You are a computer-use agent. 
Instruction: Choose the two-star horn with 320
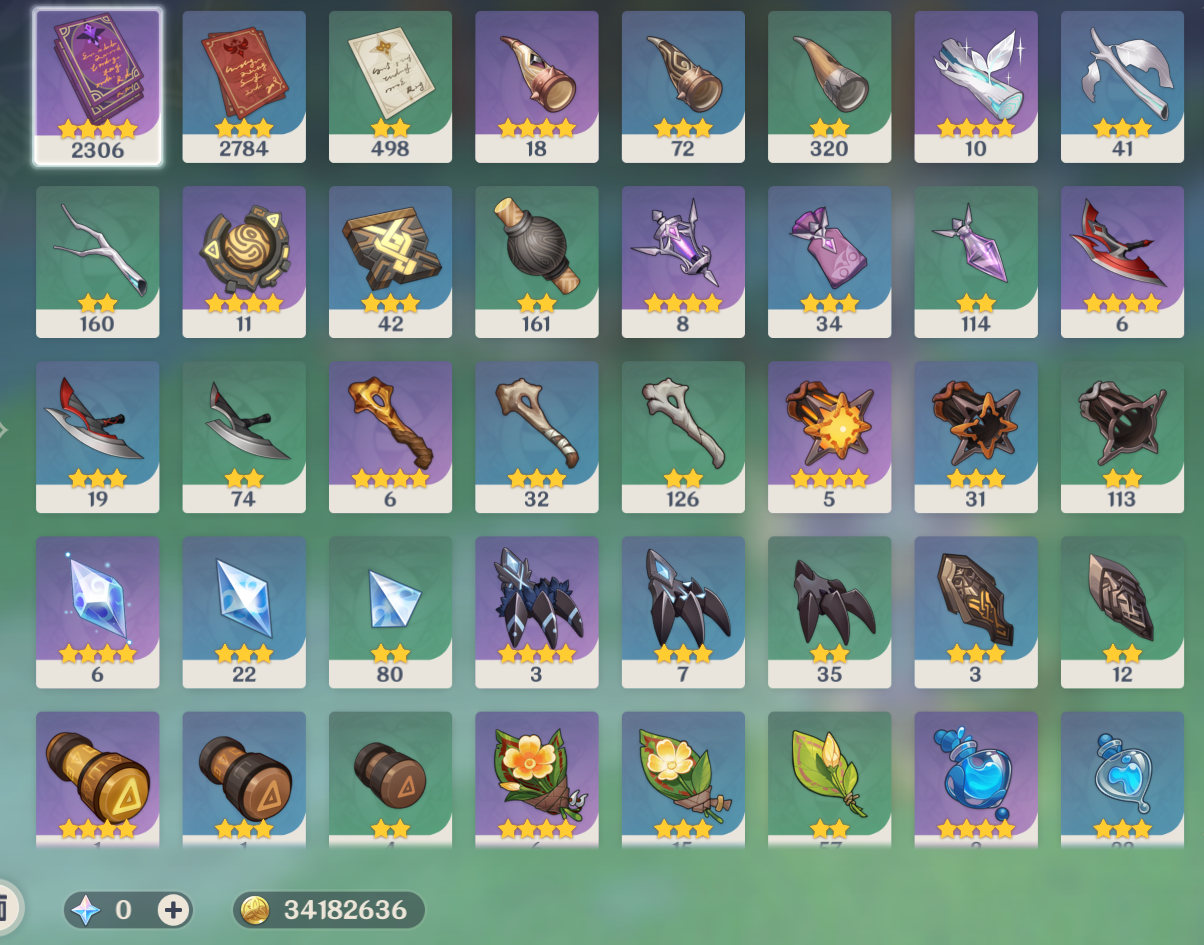point(829,85)
